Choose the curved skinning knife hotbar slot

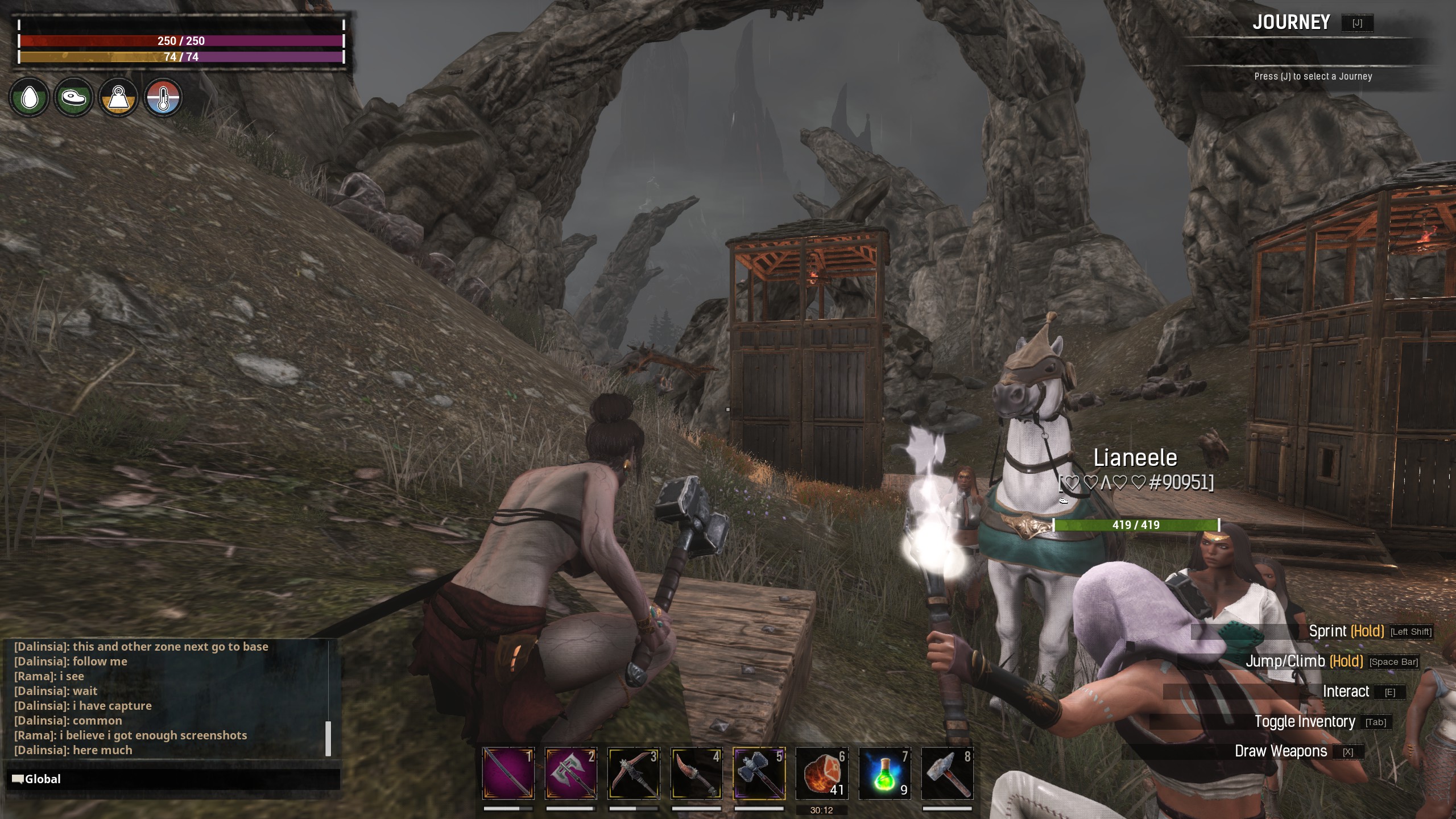point(696,773)
